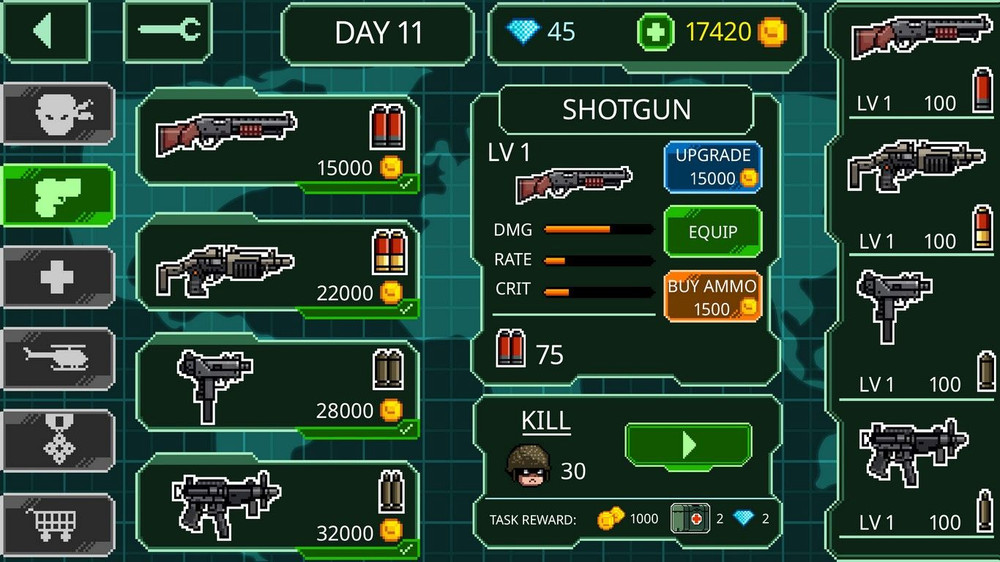Screen dimensions: 1000x562
Task: Switch to the helicopter tab
Action: [57, 358]
